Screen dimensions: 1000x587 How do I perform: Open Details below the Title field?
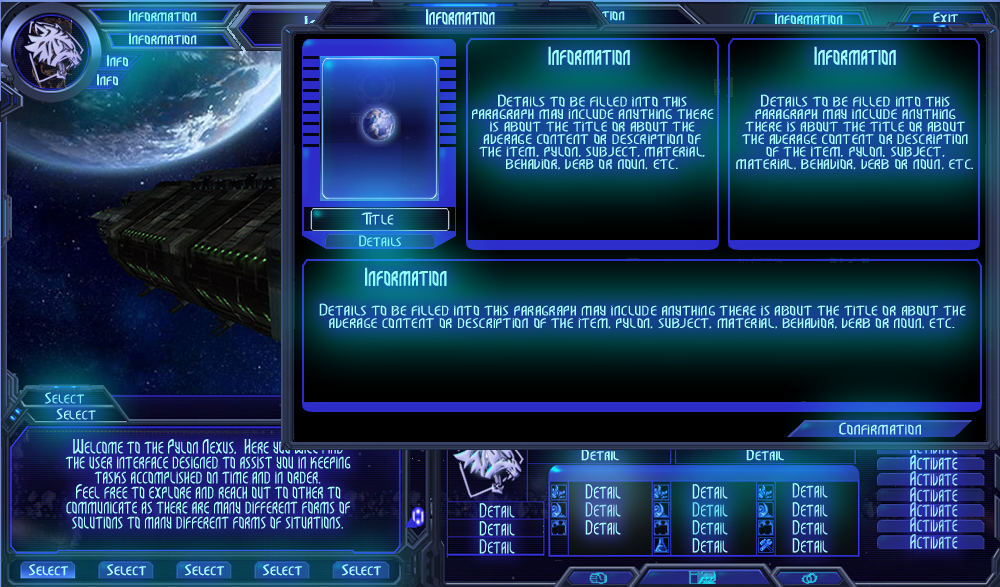click(x=379, y=241)
